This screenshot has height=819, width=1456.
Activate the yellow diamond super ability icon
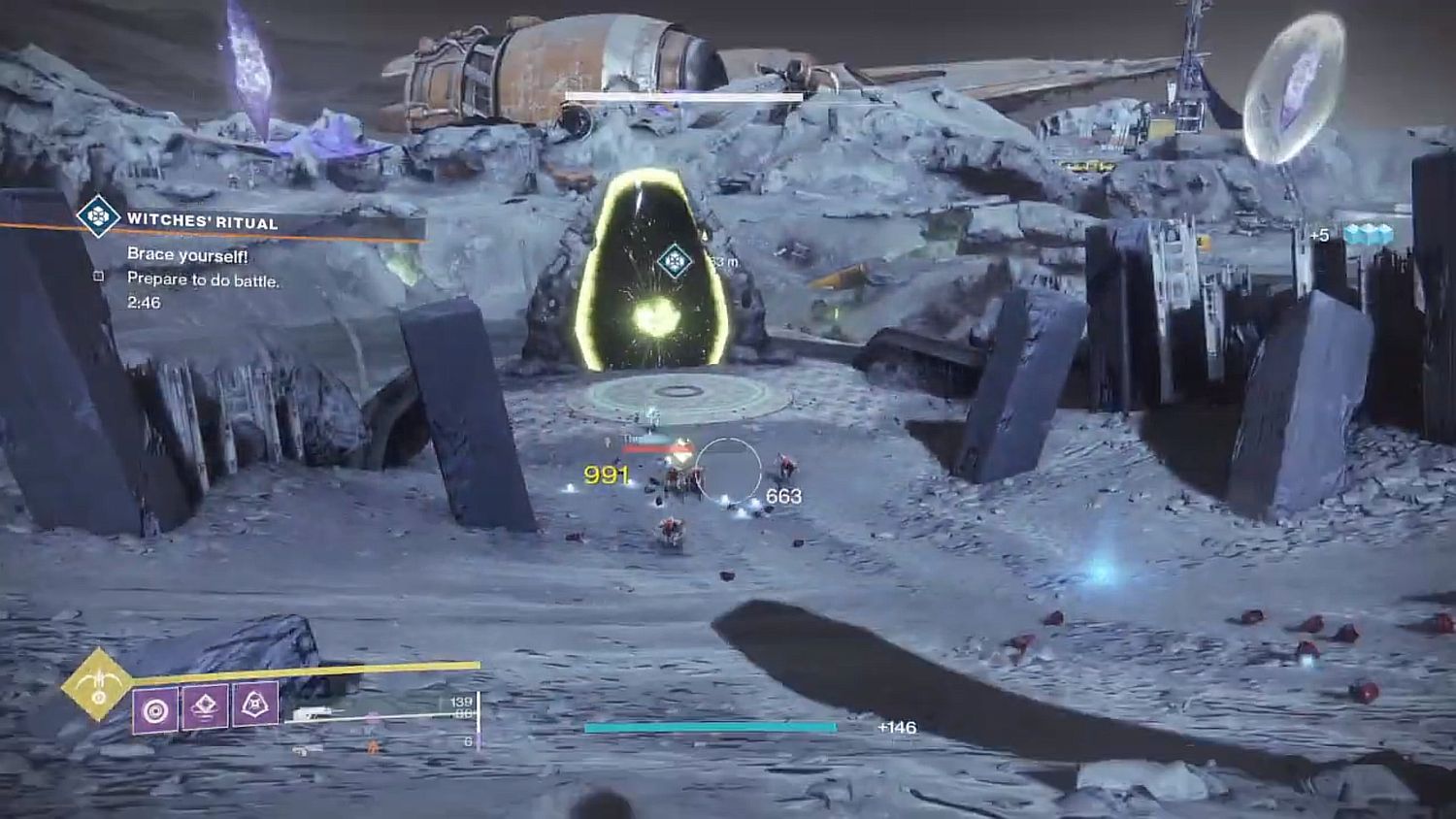[97, 685]
